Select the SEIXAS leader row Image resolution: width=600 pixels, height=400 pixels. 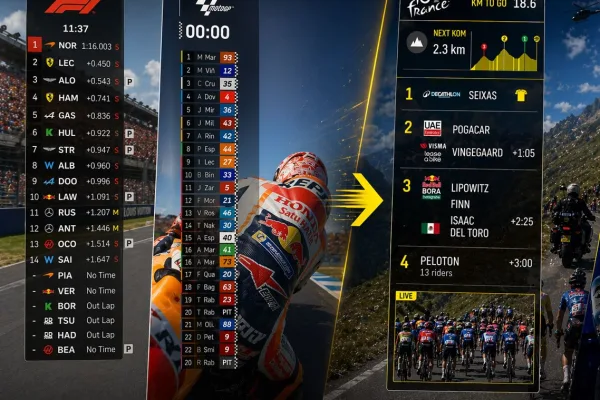pos(467,94)
